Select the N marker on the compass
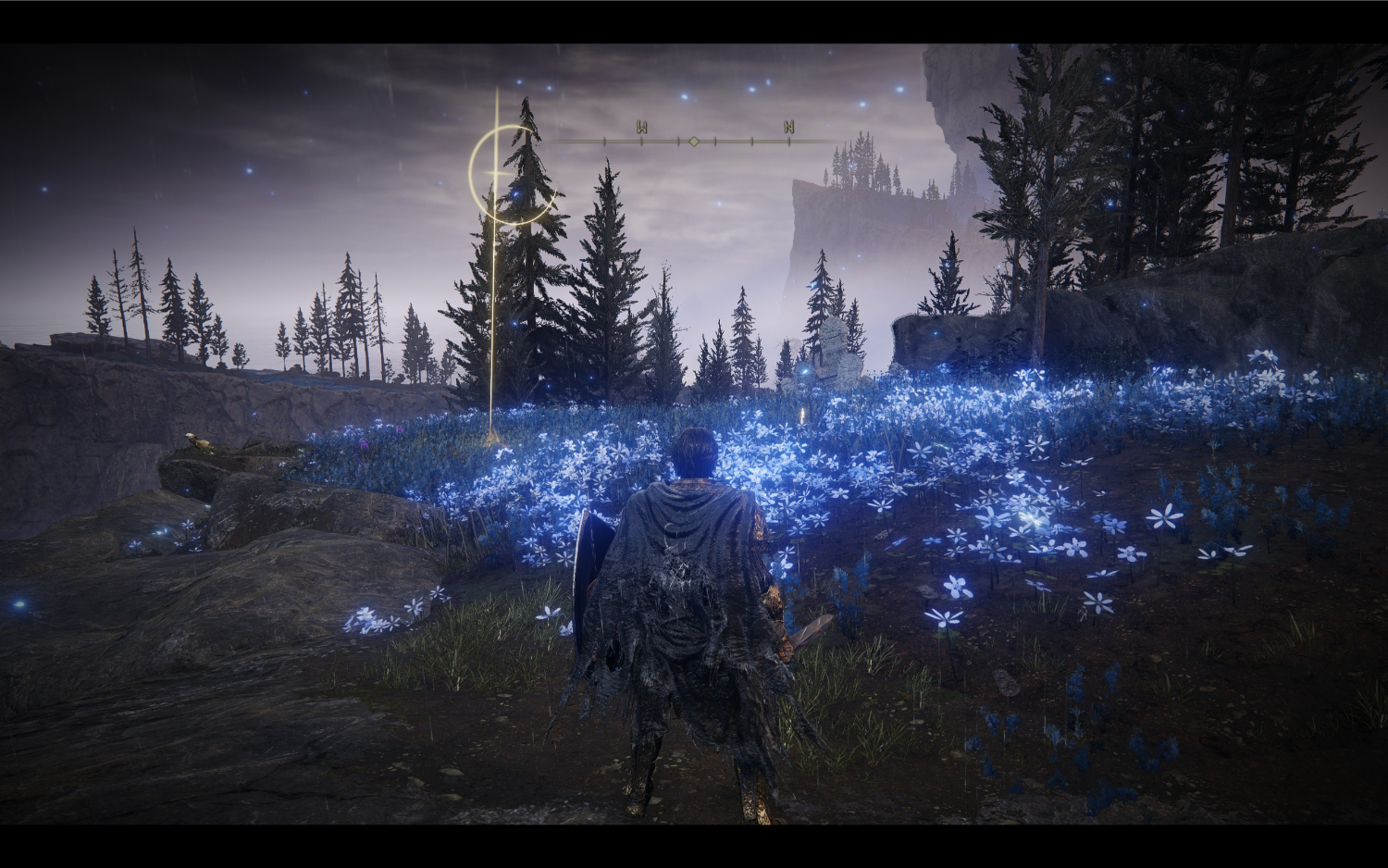Image resolution: width=1388 pixels, height=868 pixels. [x=788, y=128]
